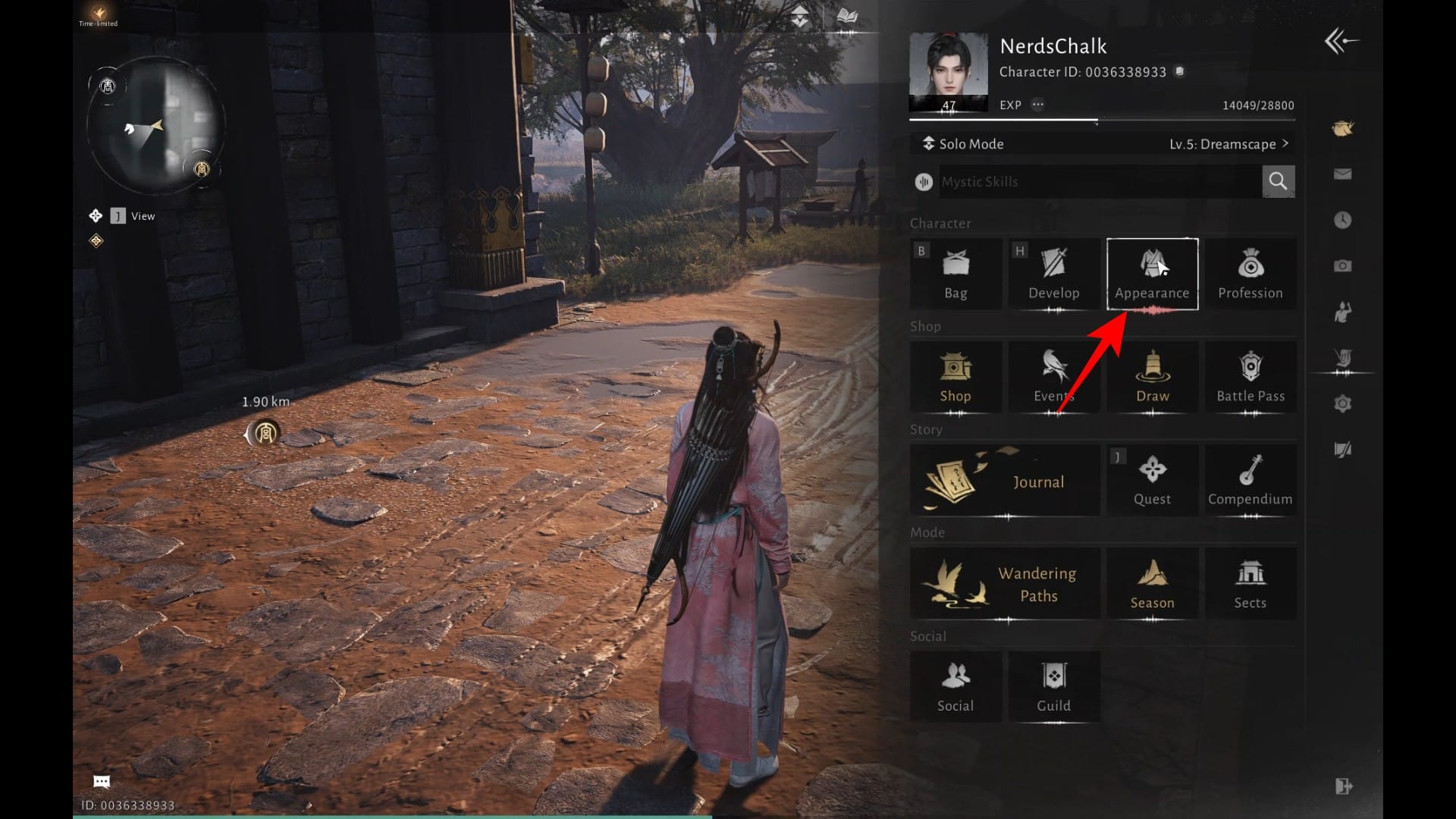Open the Season menu

click(x=1152, y=584)
